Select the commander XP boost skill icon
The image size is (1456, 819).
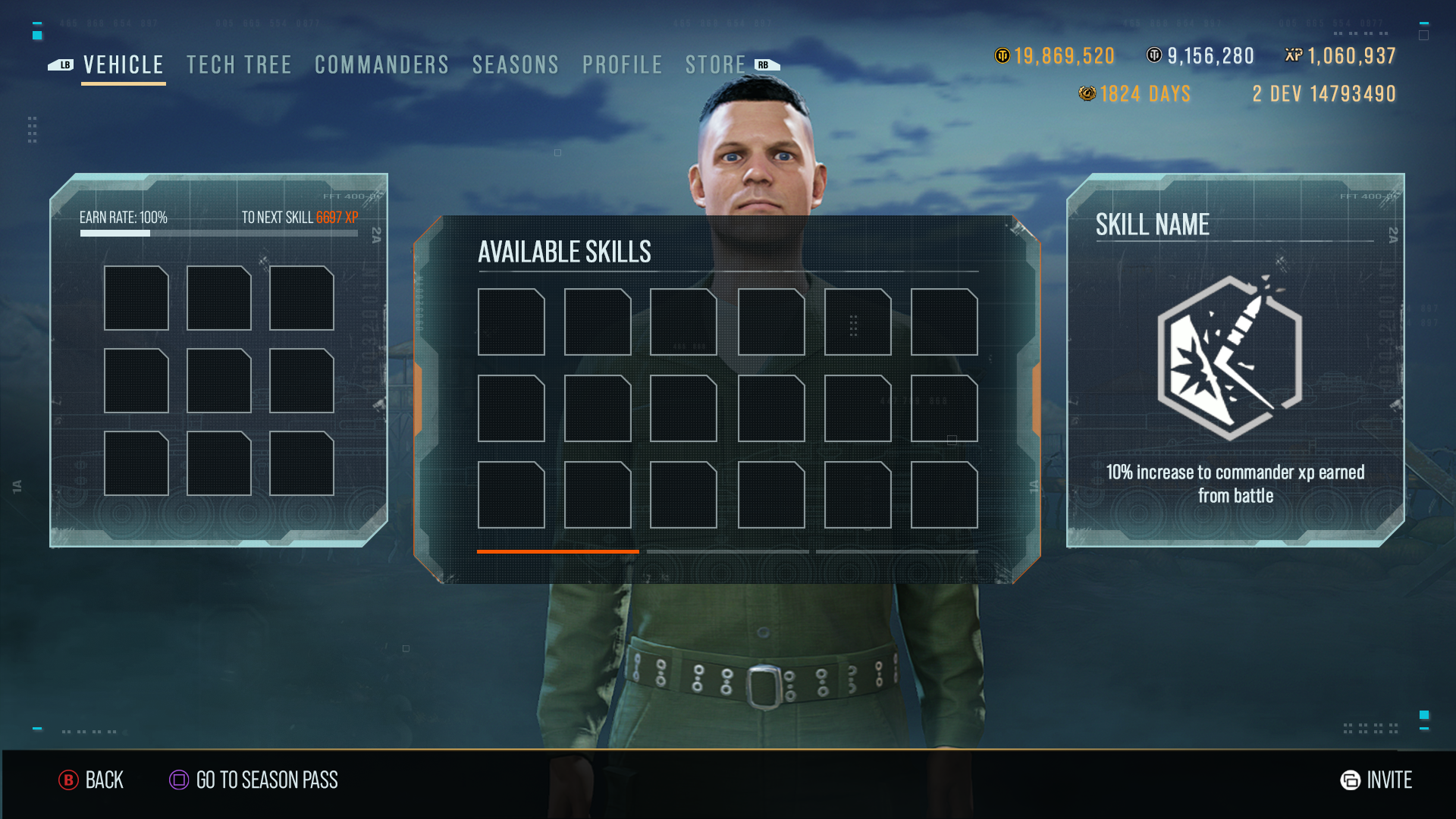coord(1229,358)
